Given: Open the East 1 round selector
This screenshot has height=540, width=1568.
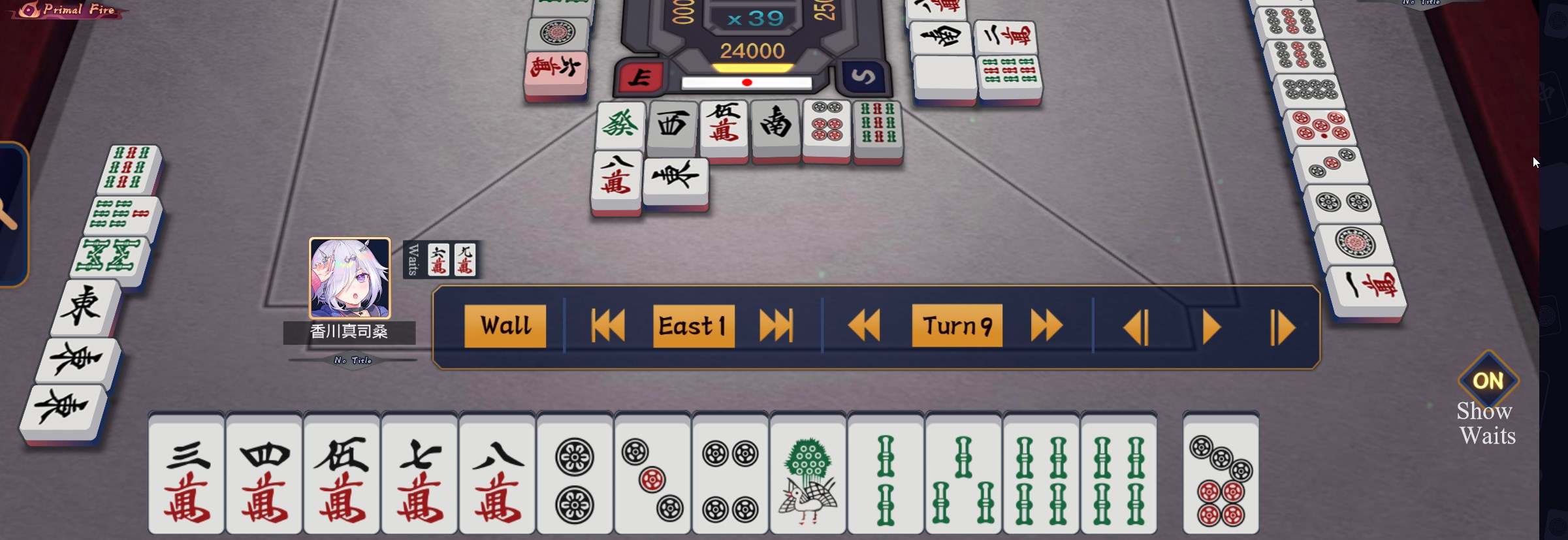Looking at the screenshot, I should point(693,326).
